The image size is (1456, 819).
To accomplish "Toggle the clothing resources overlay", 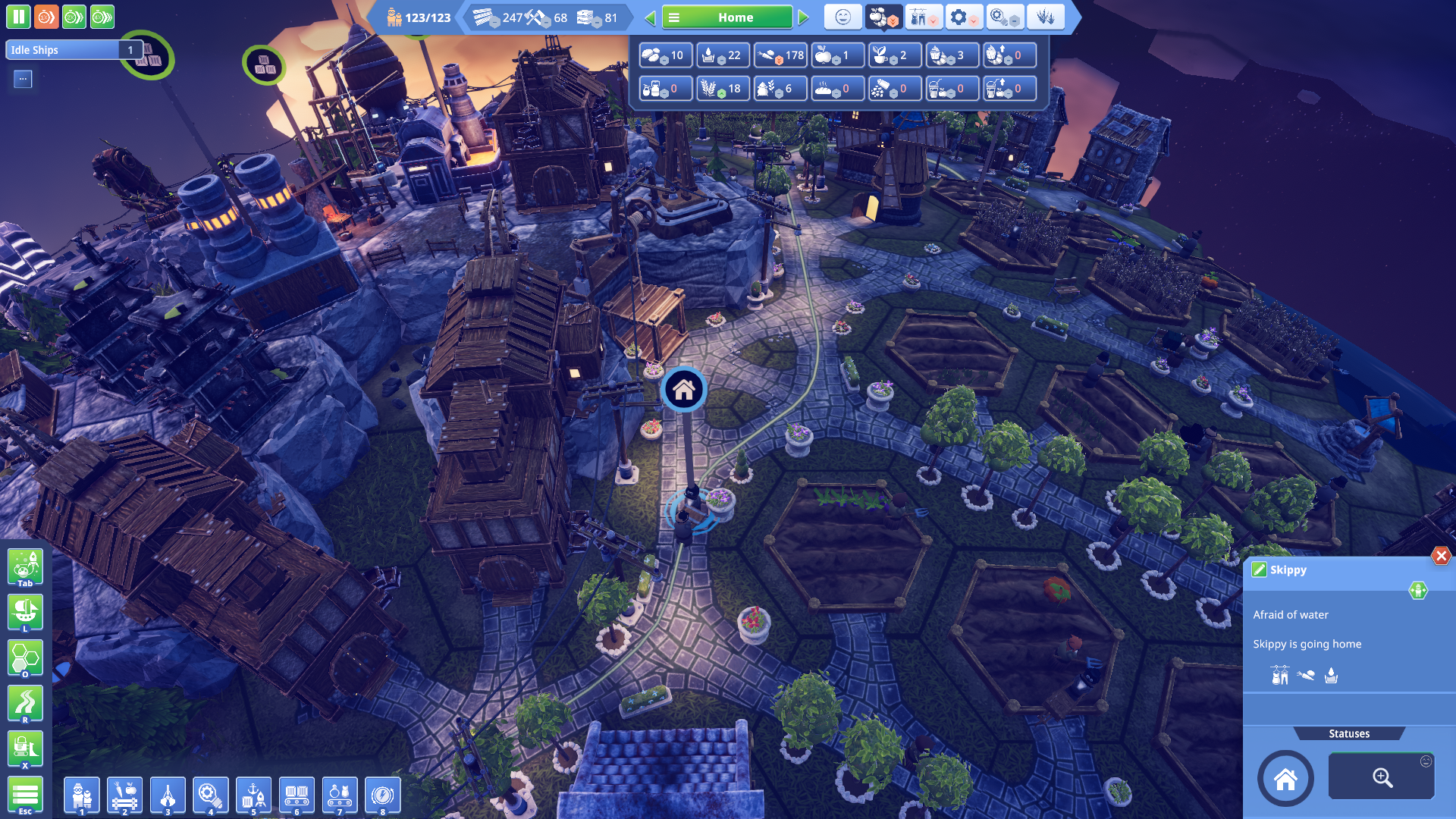I will tap(923, 17).
